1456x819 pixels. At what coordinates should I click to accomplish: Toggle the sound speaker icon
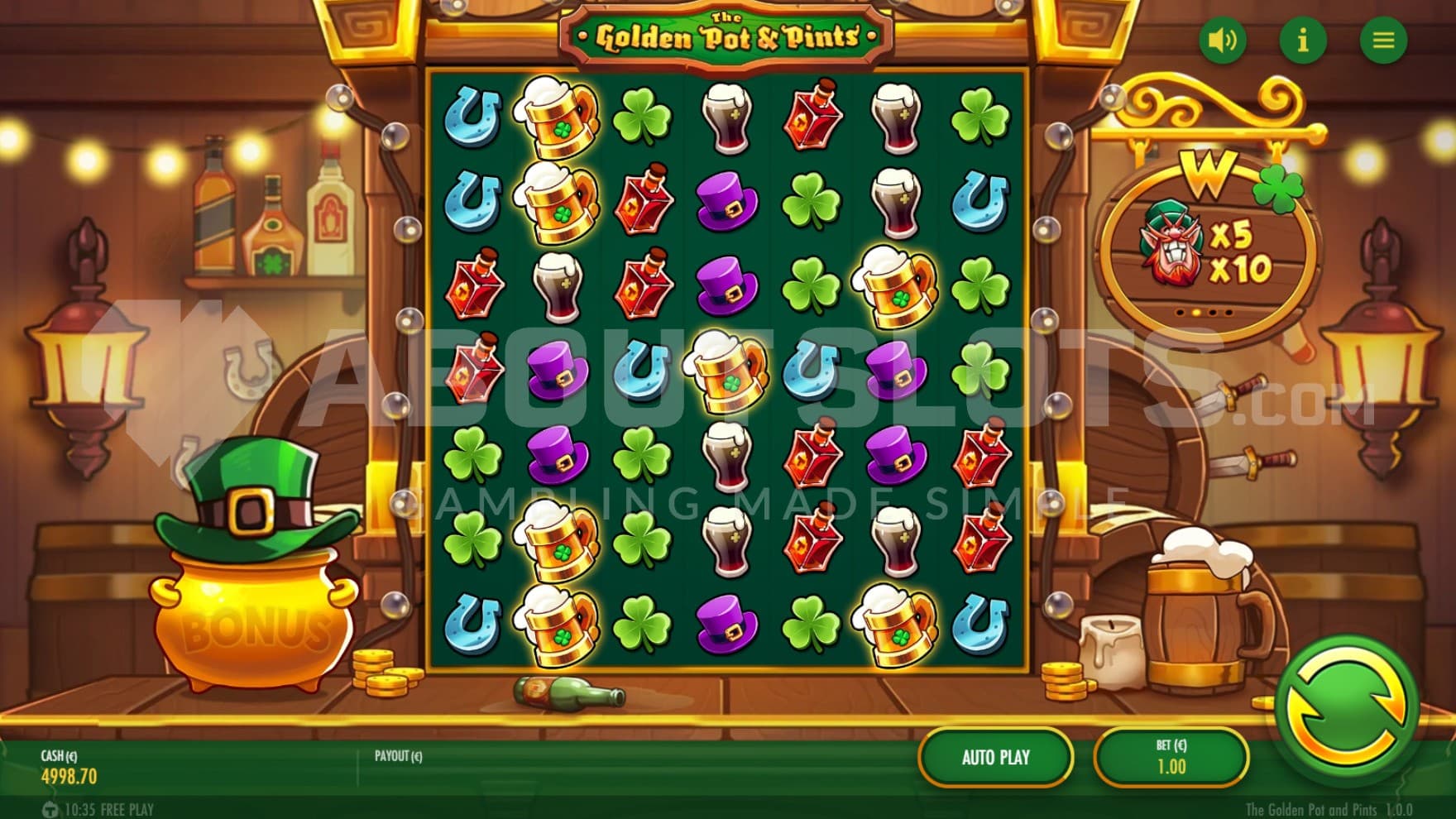[x=1222, y=40]
